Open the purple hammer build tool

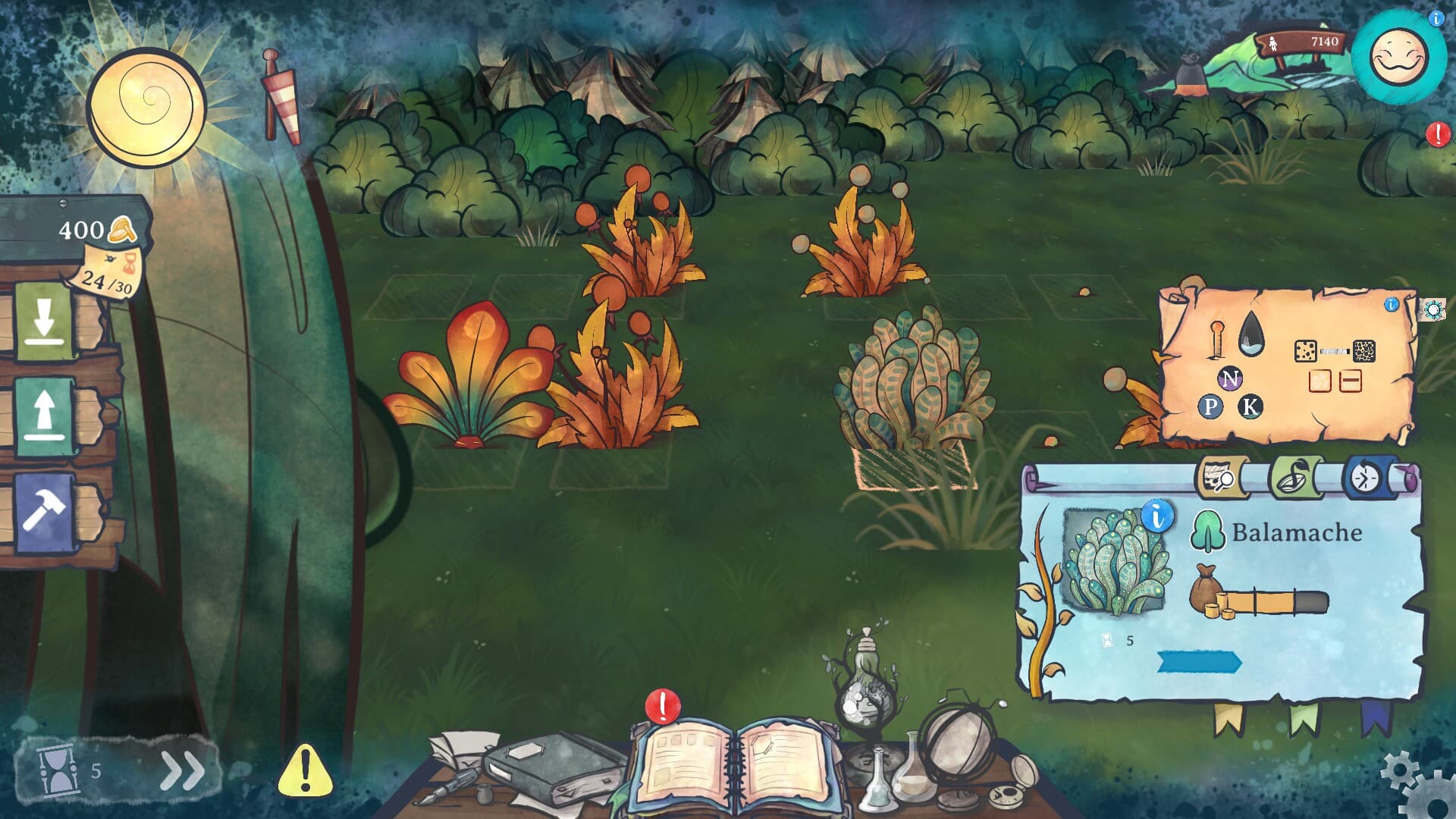tap(44, 512)
